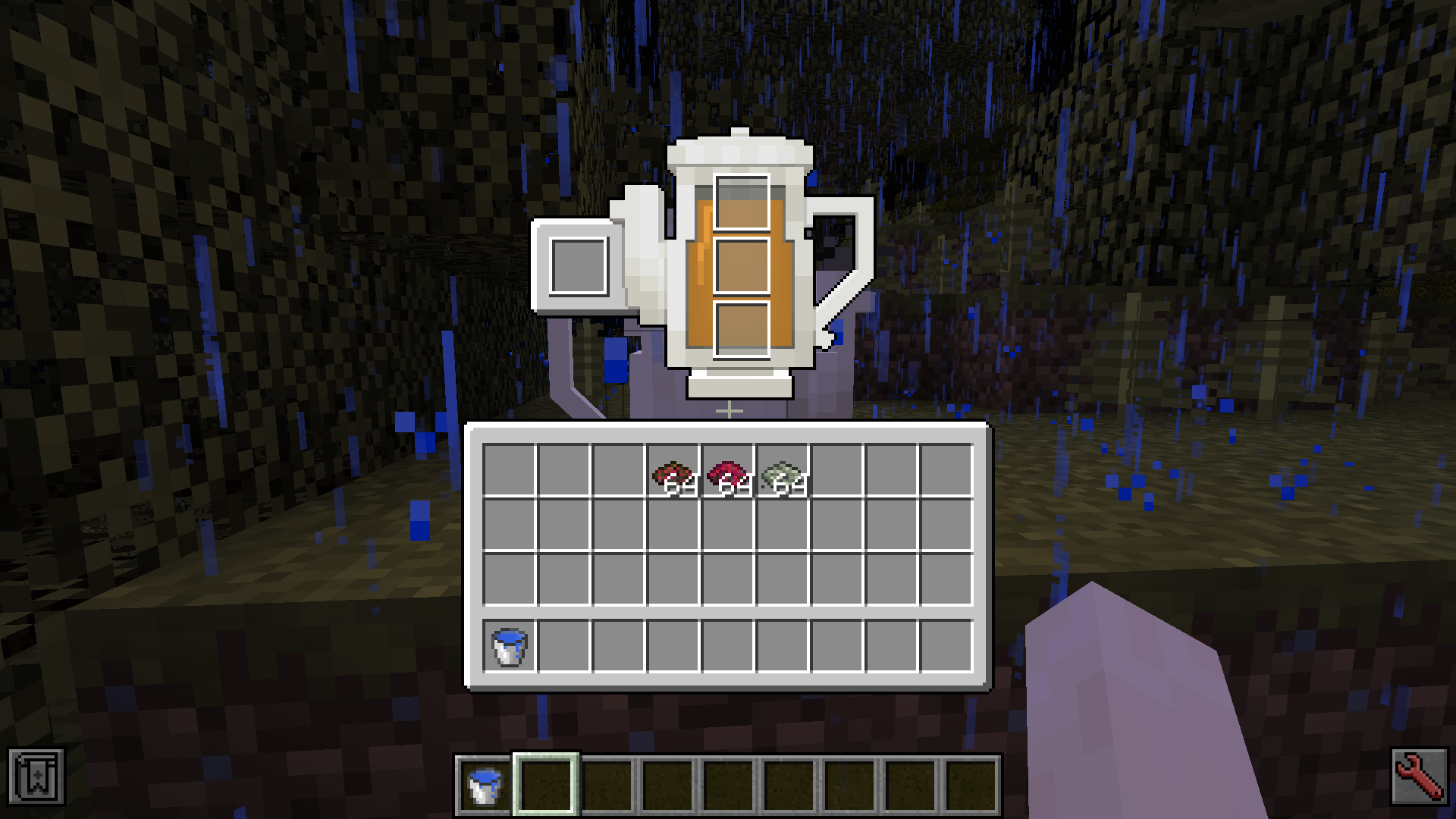Pick up the water bucket inside the container inventory
Image resolution: width=1456 pixels, height=819 pixels.
pyautogui.click(x=507, y=646)
